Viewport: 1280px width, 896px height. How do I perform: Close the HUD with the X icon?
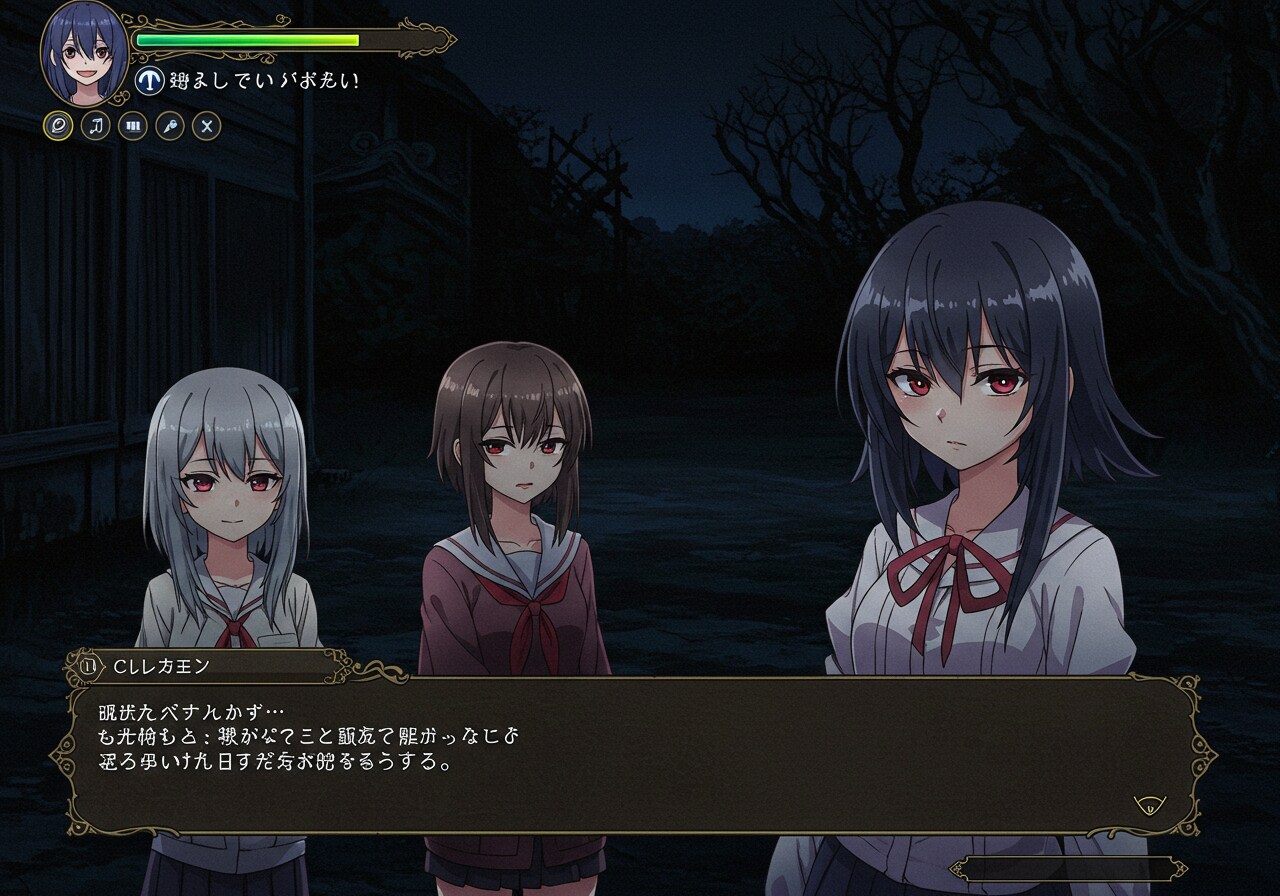[206, 126]
